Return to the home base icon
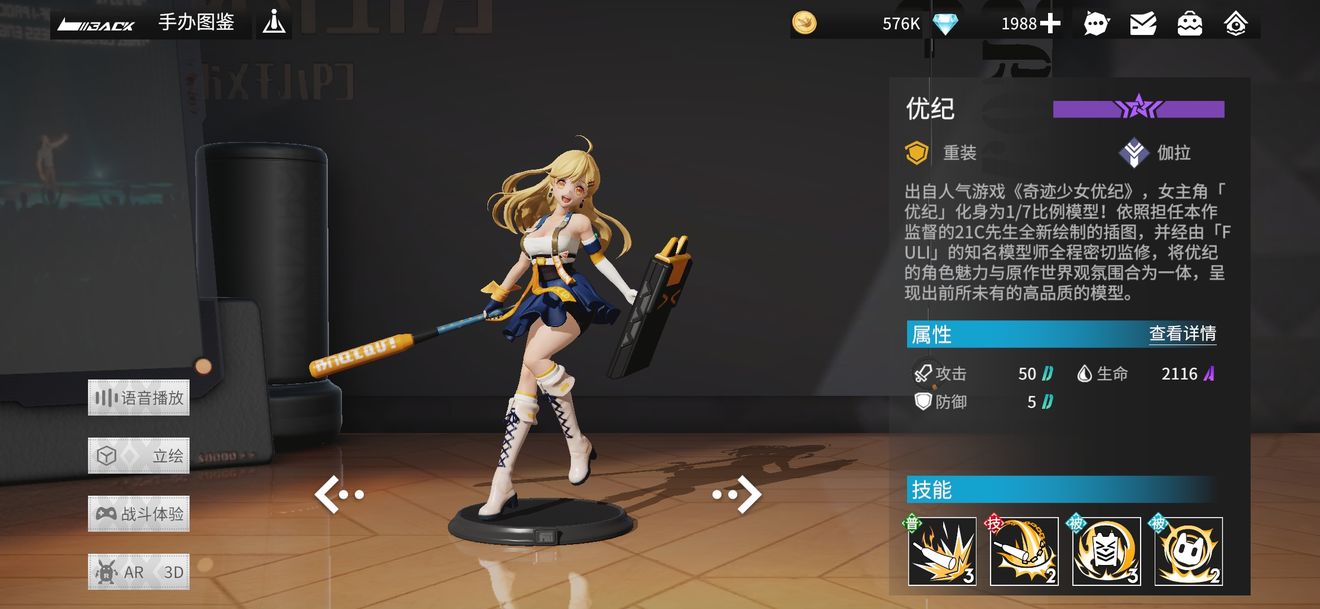 (1236, 24)
